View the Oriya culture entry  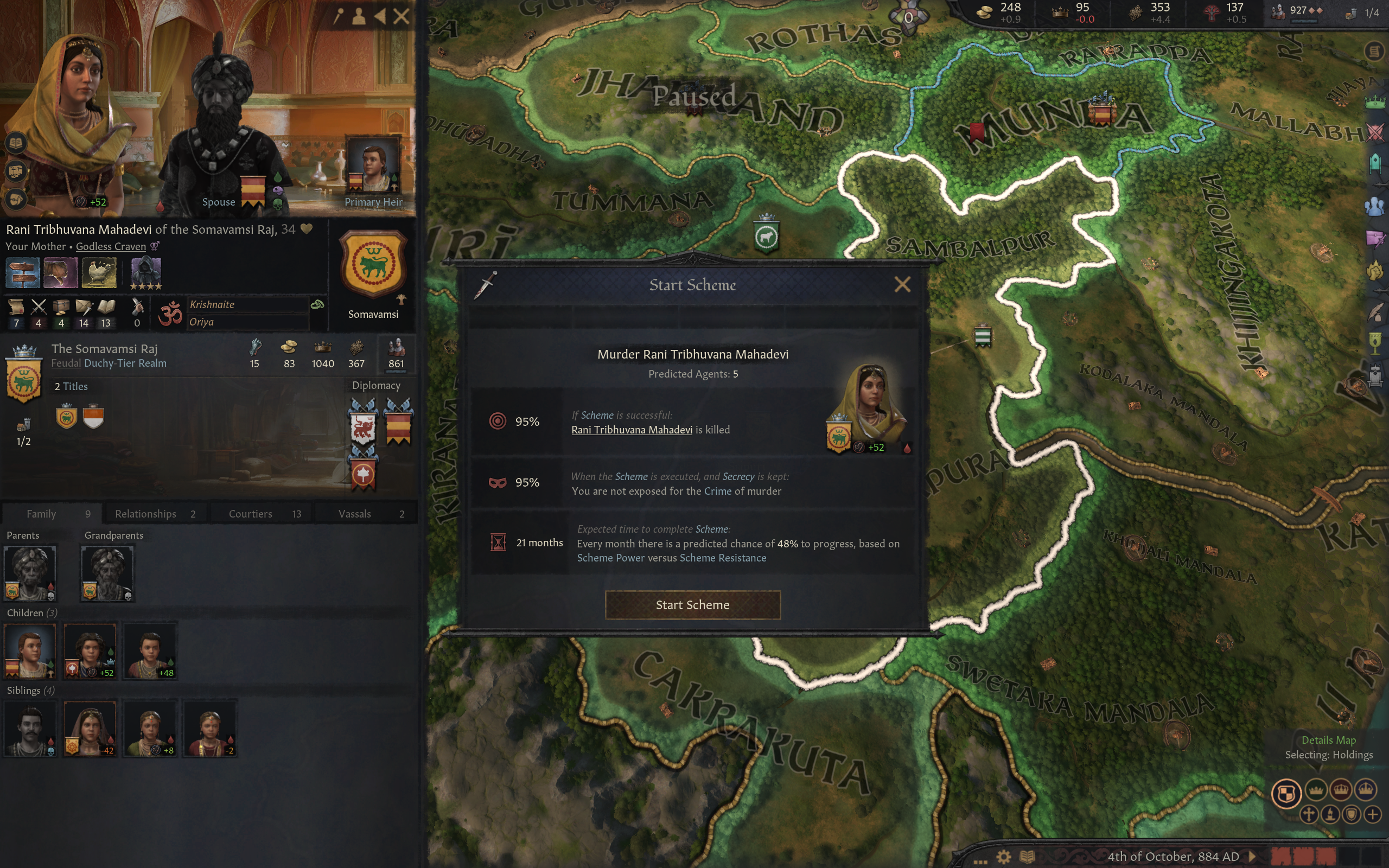point(201,322)
